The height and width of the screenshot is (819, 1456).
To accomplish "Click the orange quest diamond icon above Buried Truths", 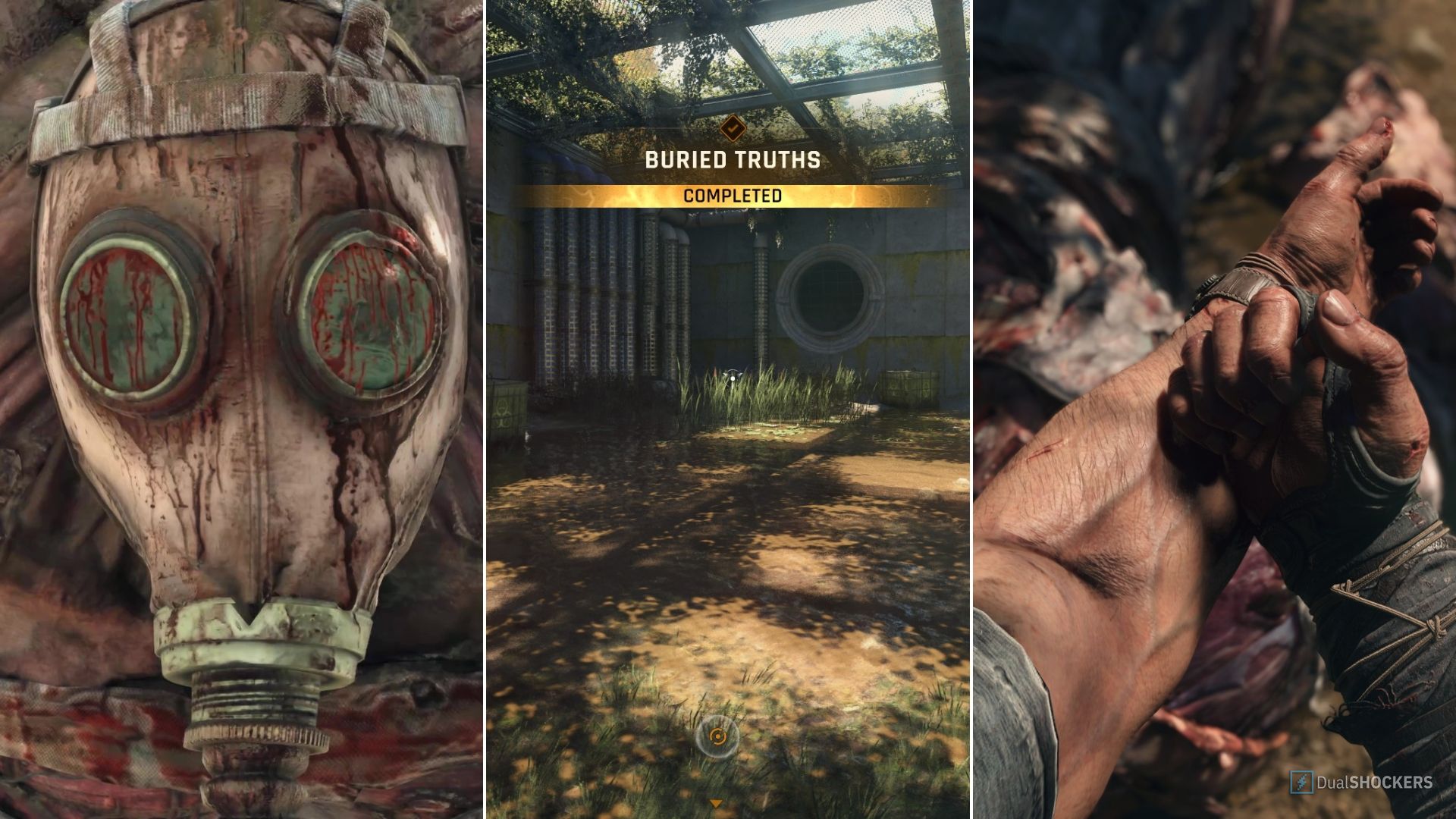I will (x=732, y=129).
